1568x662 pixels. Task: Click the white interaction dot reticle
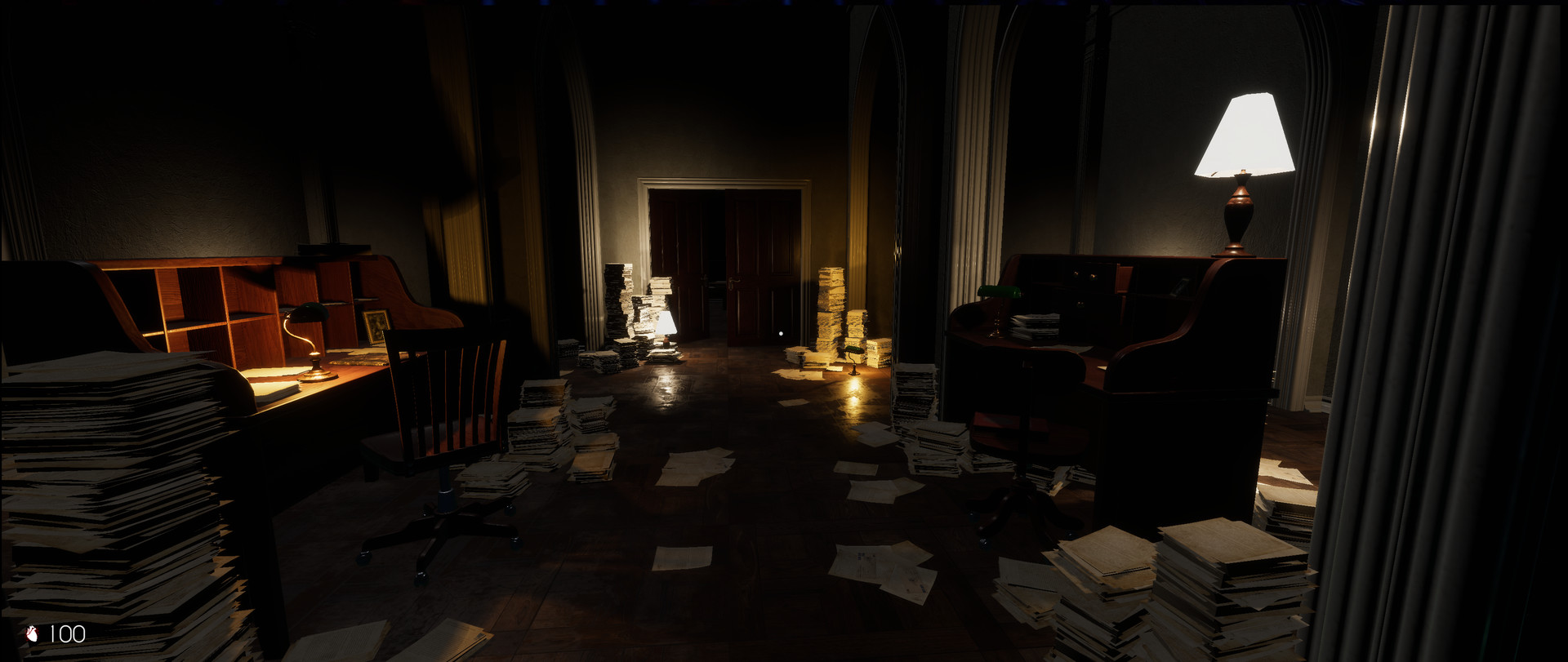pos(782,333)
